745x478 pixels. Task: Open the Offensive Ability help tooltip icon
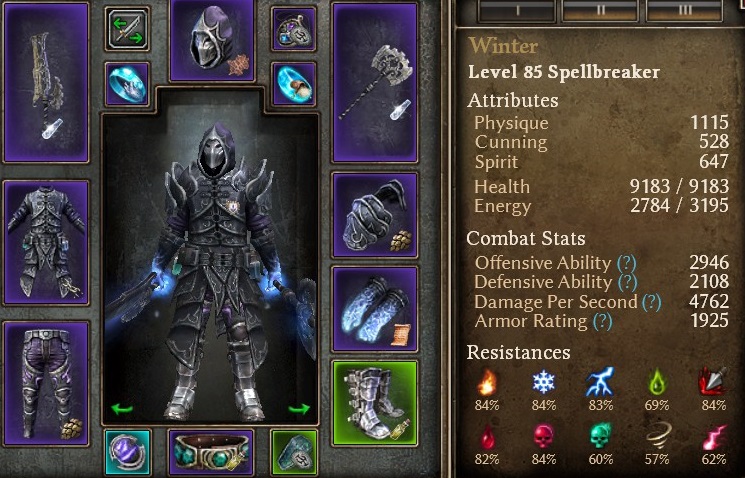click(x=627, y=263)
